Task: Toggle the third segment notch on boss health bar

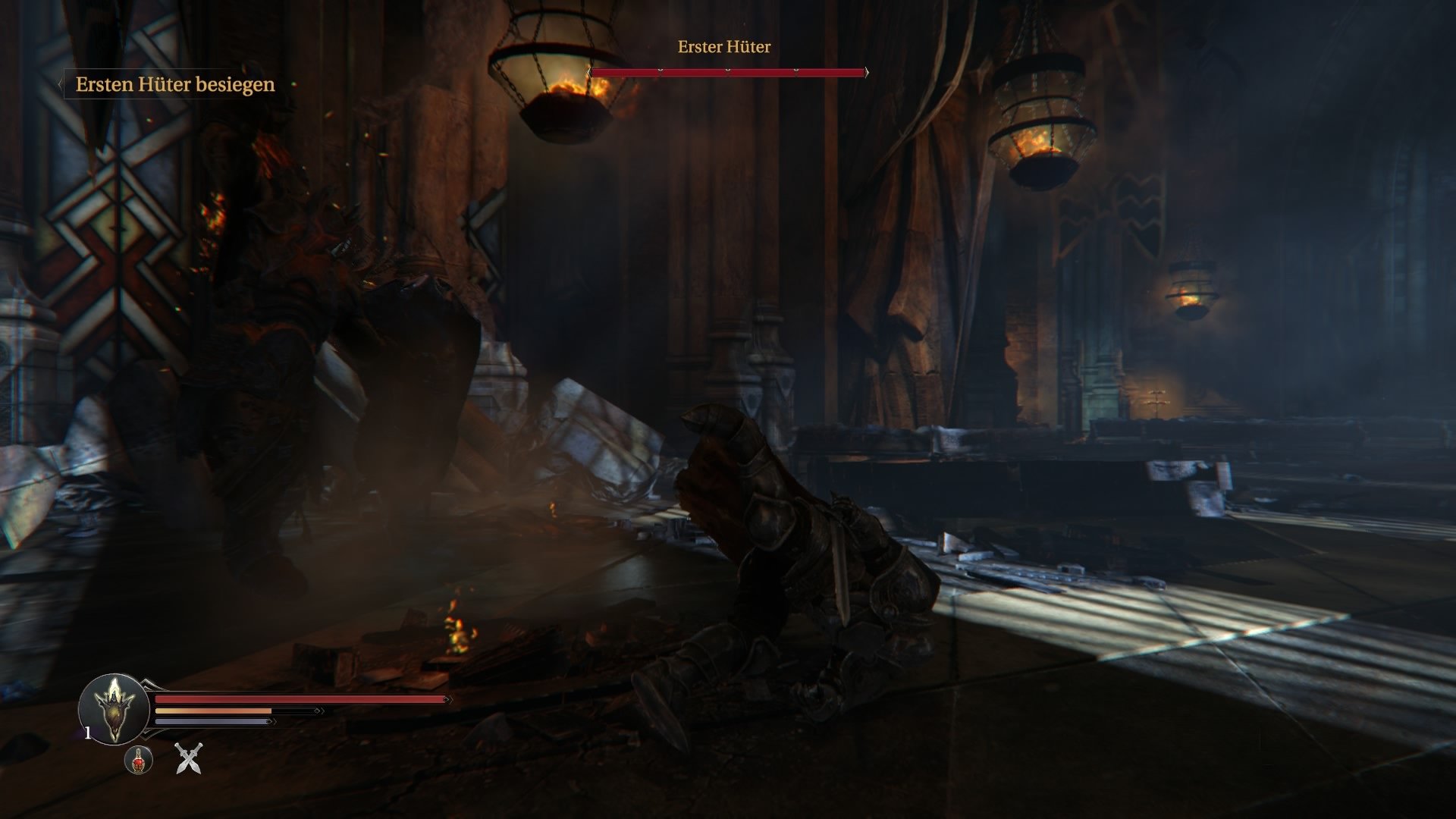Action: click(796, 70)
